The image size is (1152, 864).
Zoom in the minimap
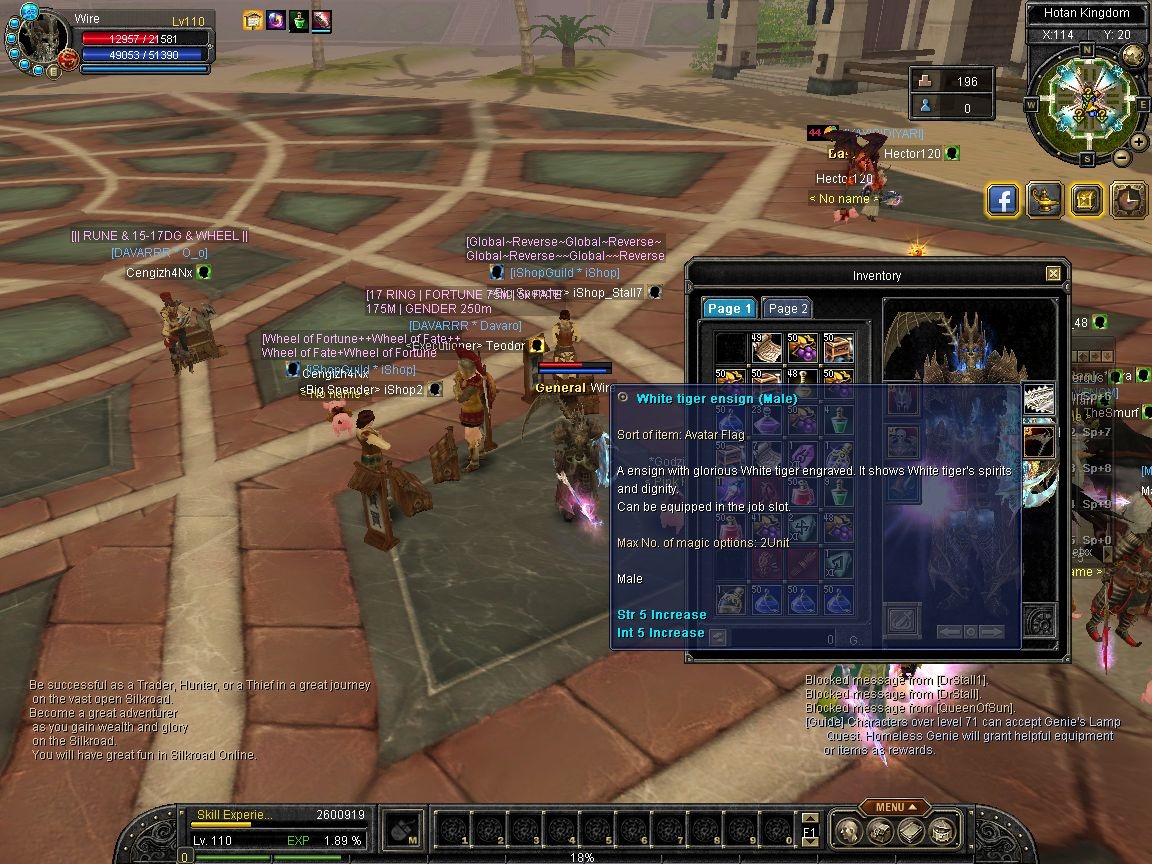pyautogui.click(x=1138, y=142)
